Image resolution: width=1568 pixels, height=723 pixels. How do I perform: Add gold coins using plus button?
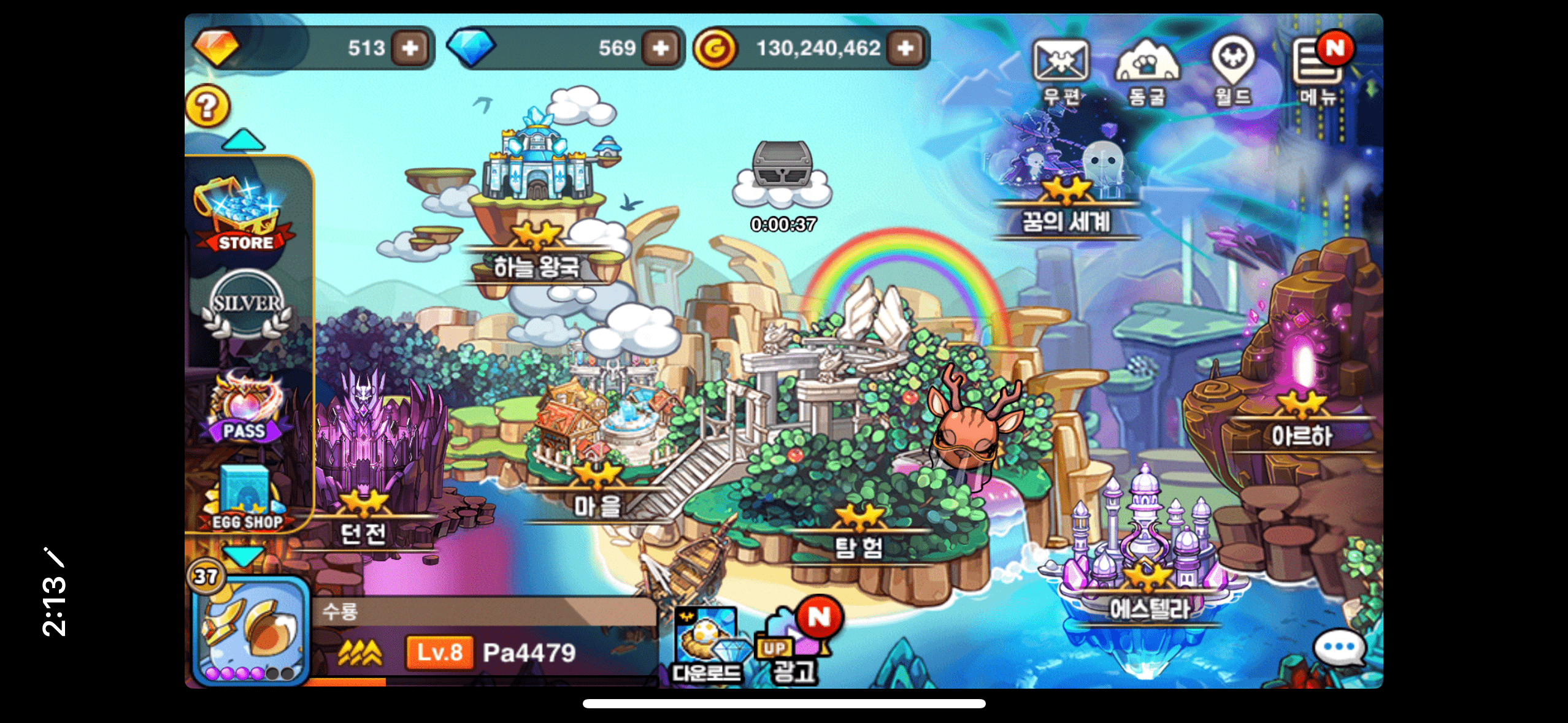pos(905,48)
